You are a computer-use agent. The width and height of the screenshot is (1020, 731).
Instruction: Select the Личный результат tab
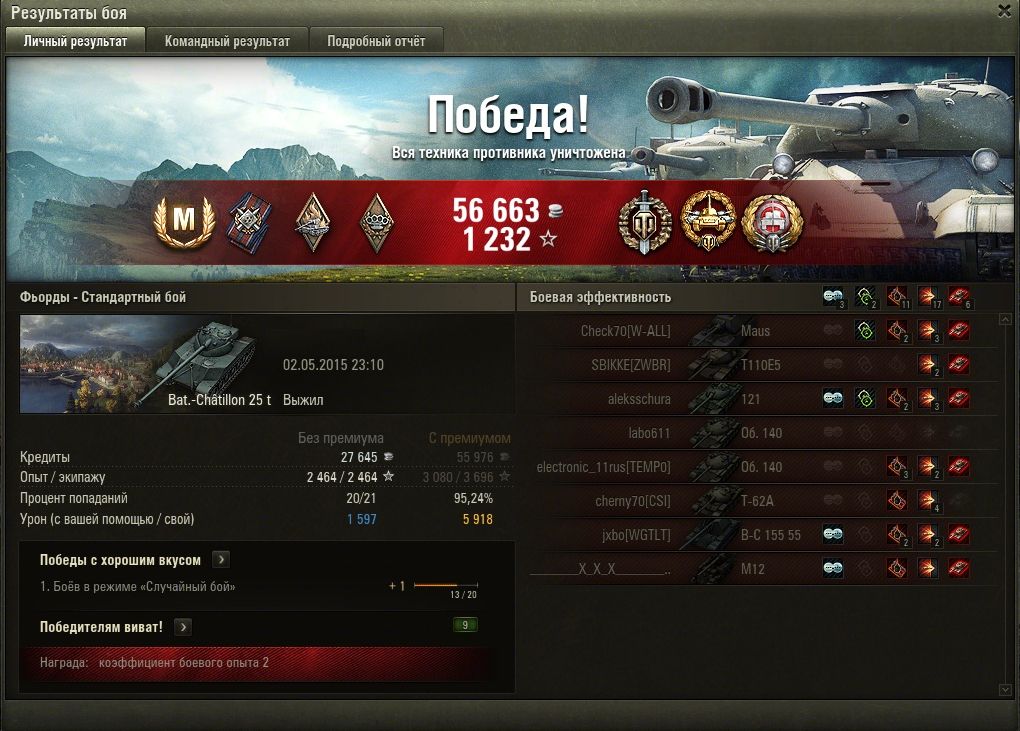[x=75, y=41]
